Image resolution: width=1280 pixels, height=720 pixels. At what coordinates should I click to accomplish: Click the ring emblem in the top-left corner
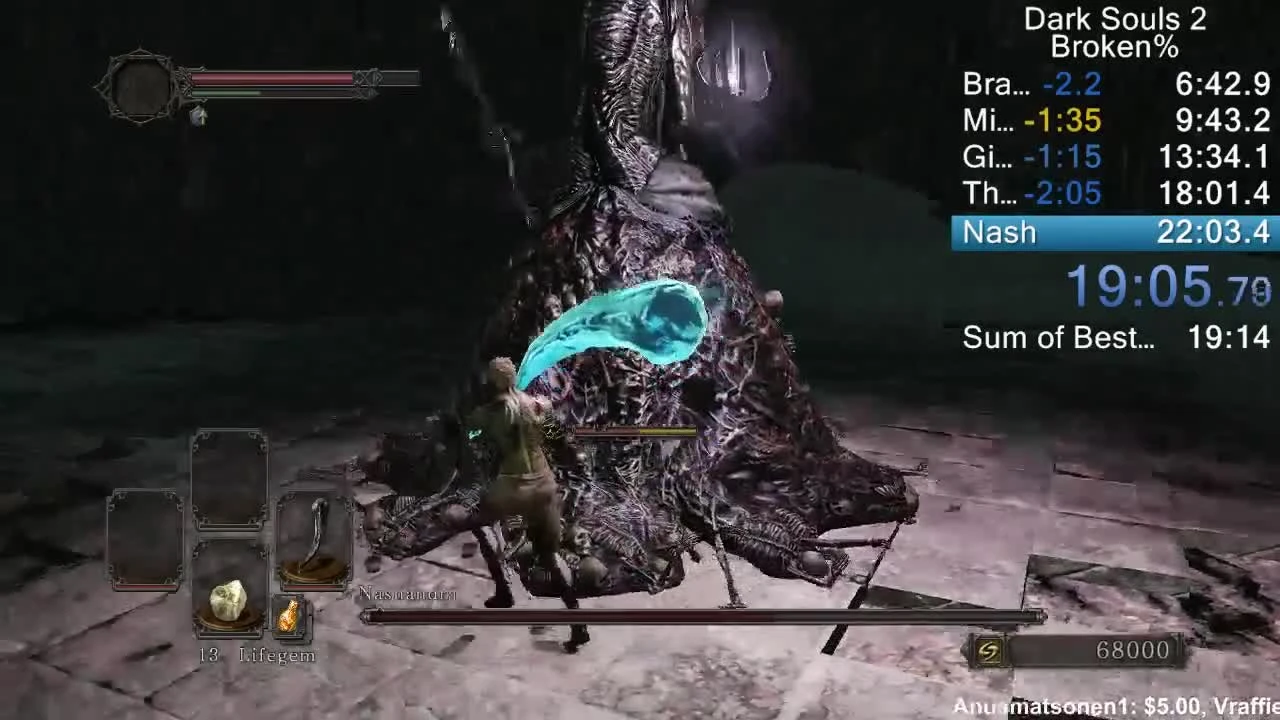[x=140, y=85]
